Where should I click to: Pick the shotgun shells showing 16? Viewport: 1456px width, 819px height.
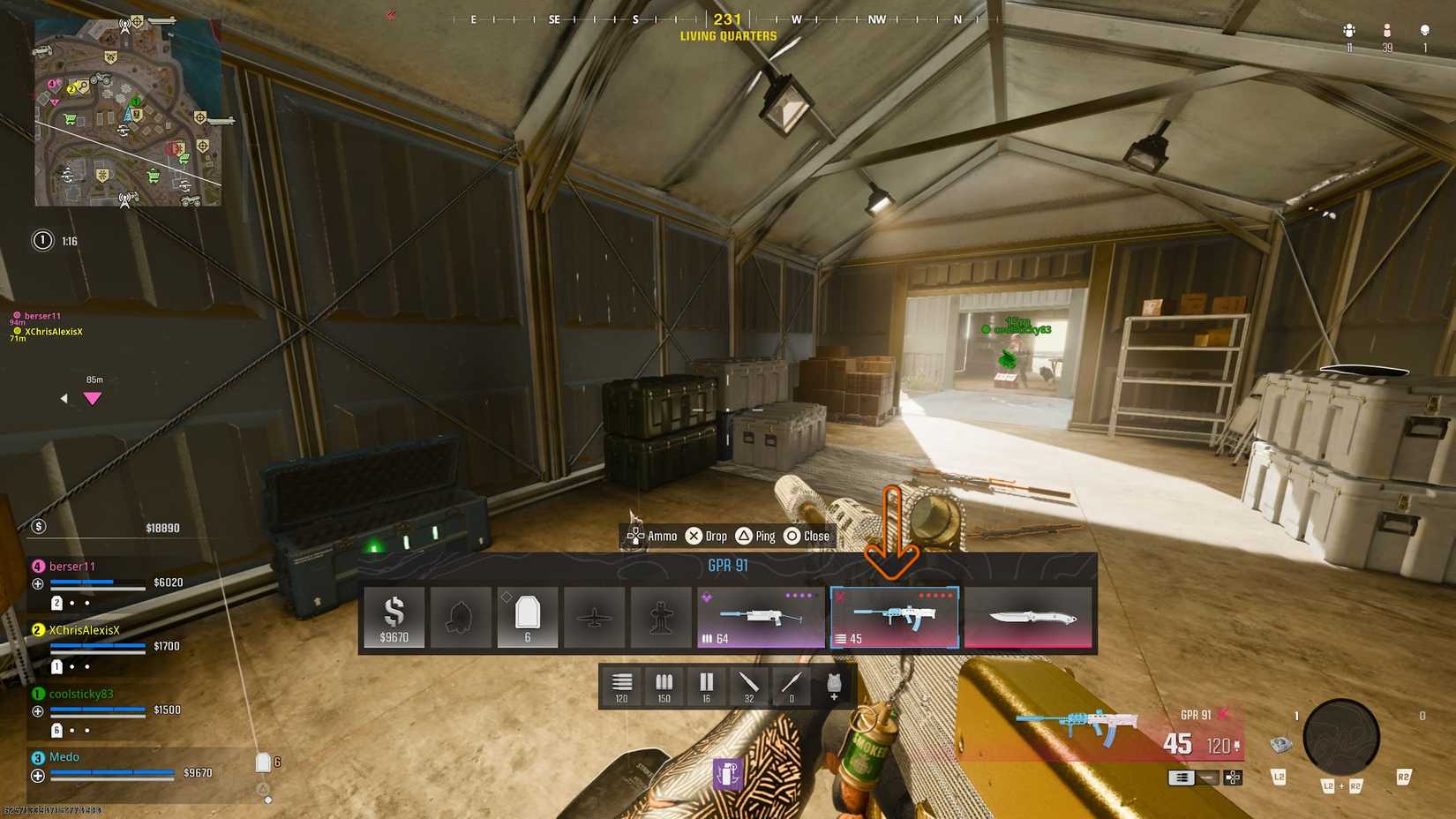706,686
